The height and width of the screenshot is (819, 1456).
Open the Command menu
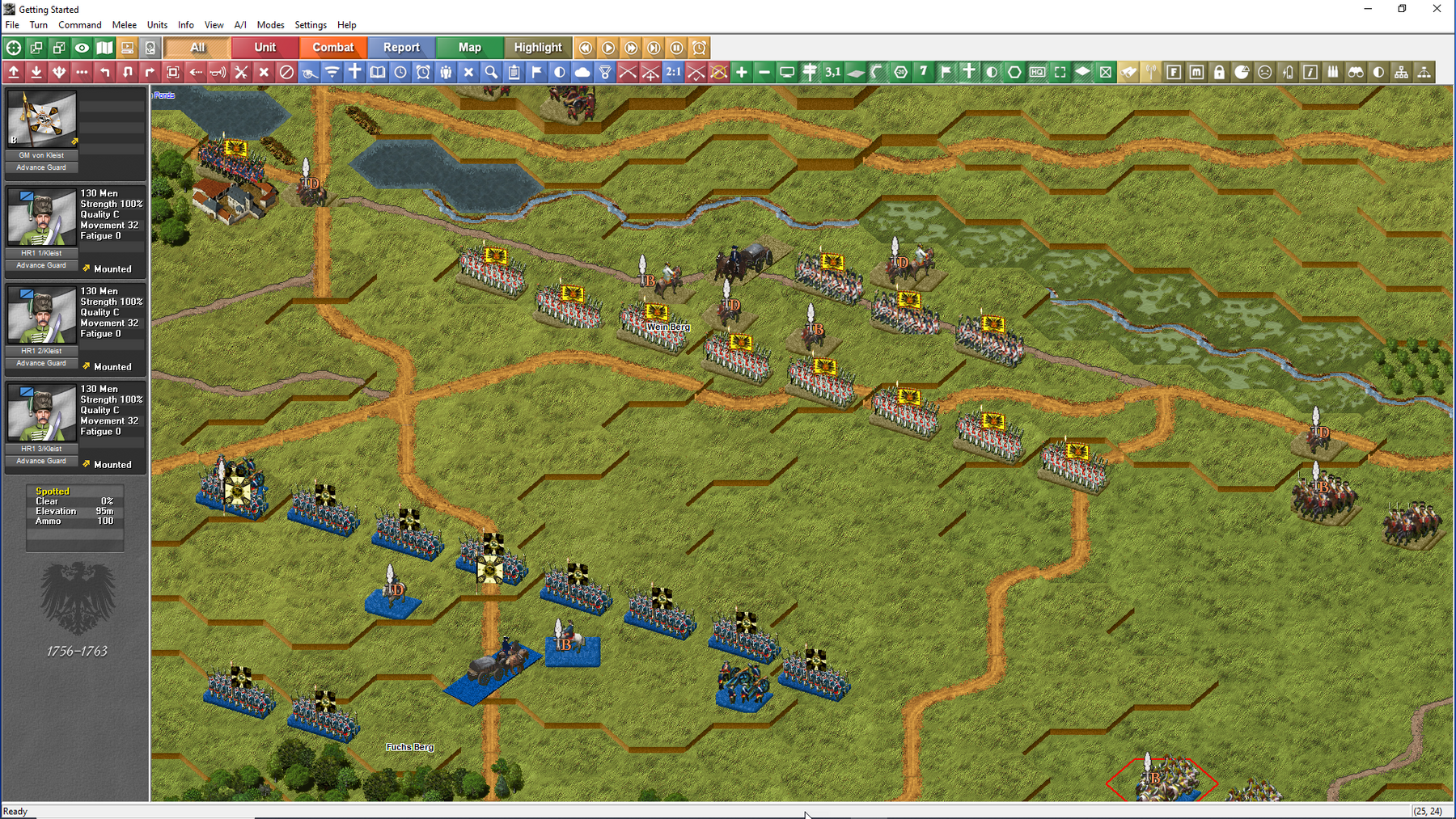[x=79, y=25]
